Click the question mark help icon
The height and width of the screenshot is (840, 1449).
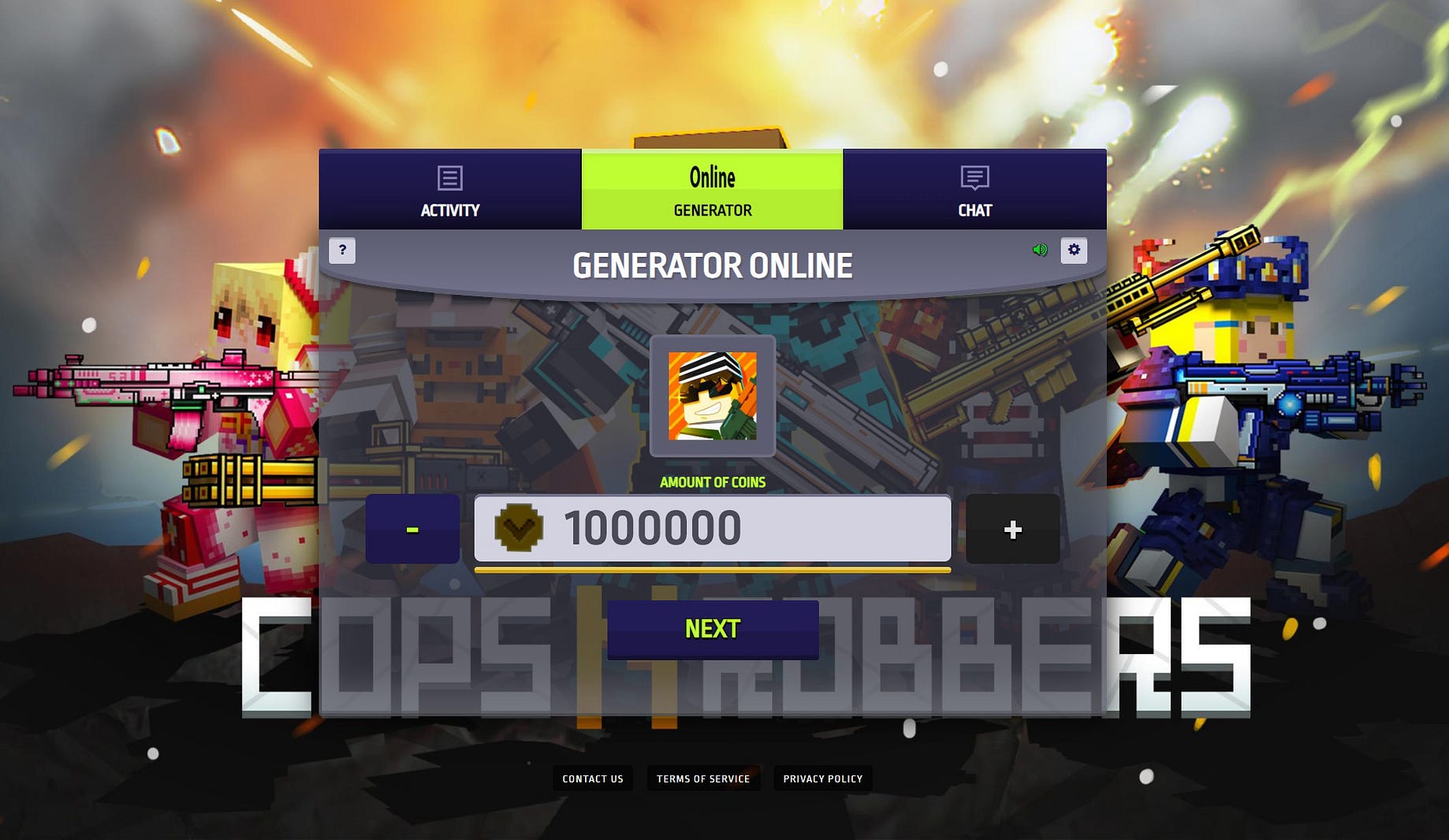(x=342, y=251)
